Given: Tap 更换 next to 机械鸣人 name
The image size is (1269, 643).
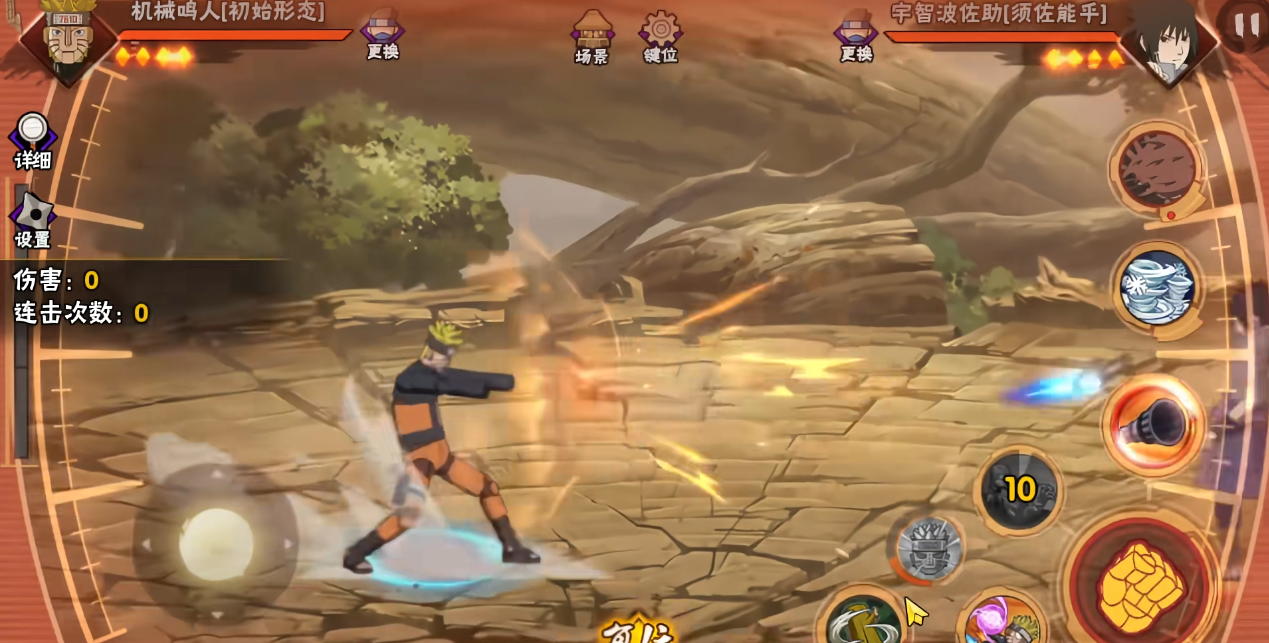Looking at the screenshot, I should click(x=382, y=34).
